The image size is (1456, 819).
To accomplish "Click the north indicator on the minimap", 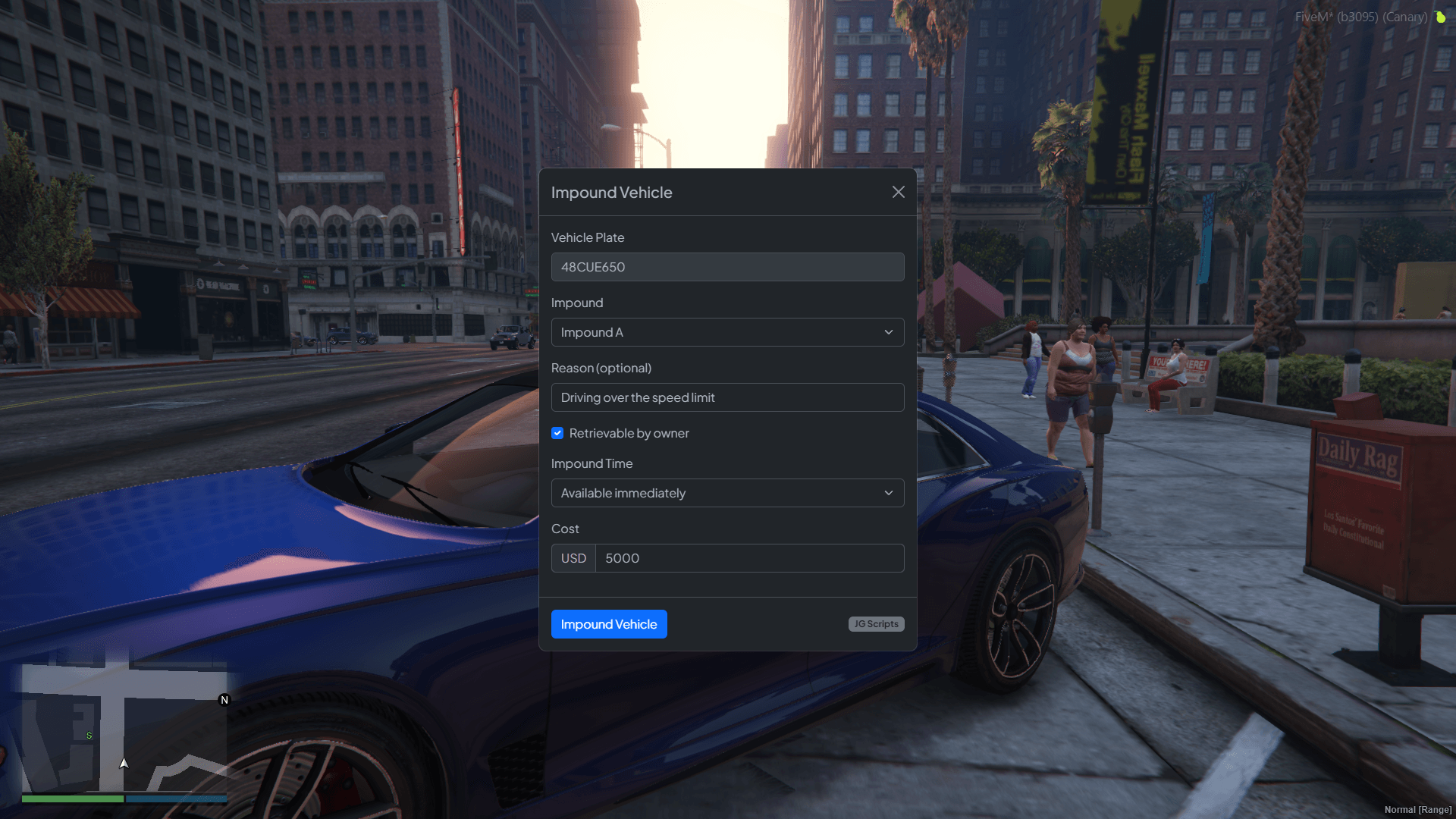I will point(224,701).
